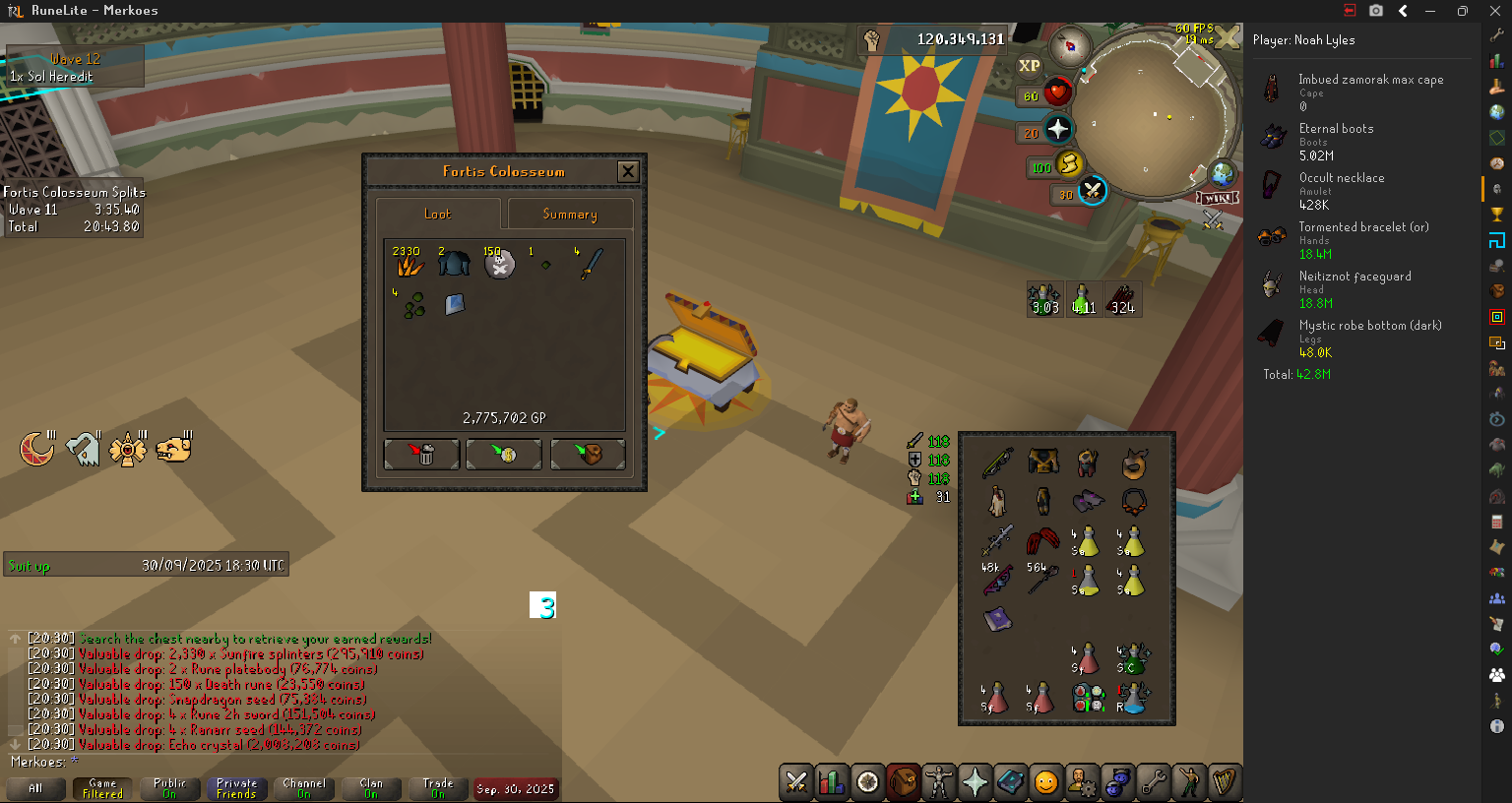Click the compass to face north
1512x803 pixels.
pyautogui.click(x=1069, y=44)
